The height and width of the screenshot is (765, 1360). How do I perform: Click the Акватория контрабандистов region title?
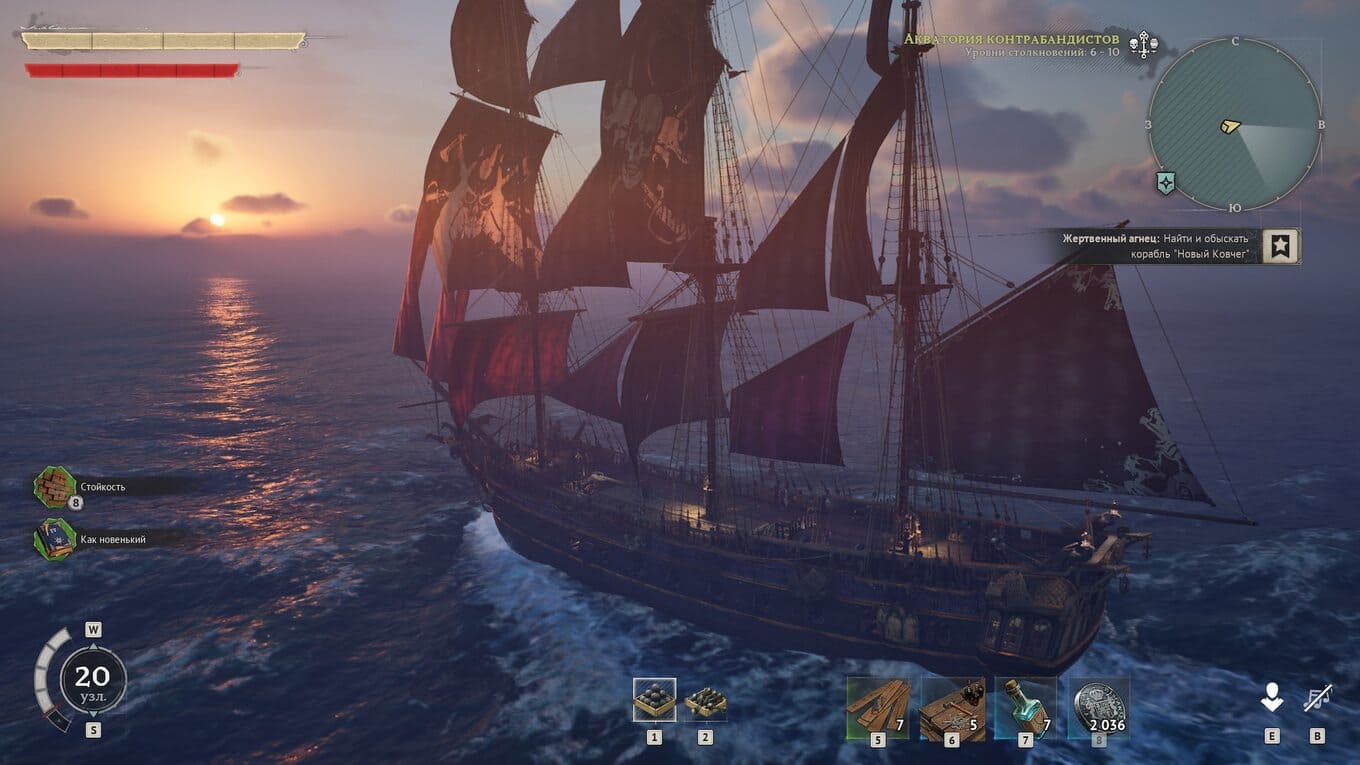(1012, 39)
